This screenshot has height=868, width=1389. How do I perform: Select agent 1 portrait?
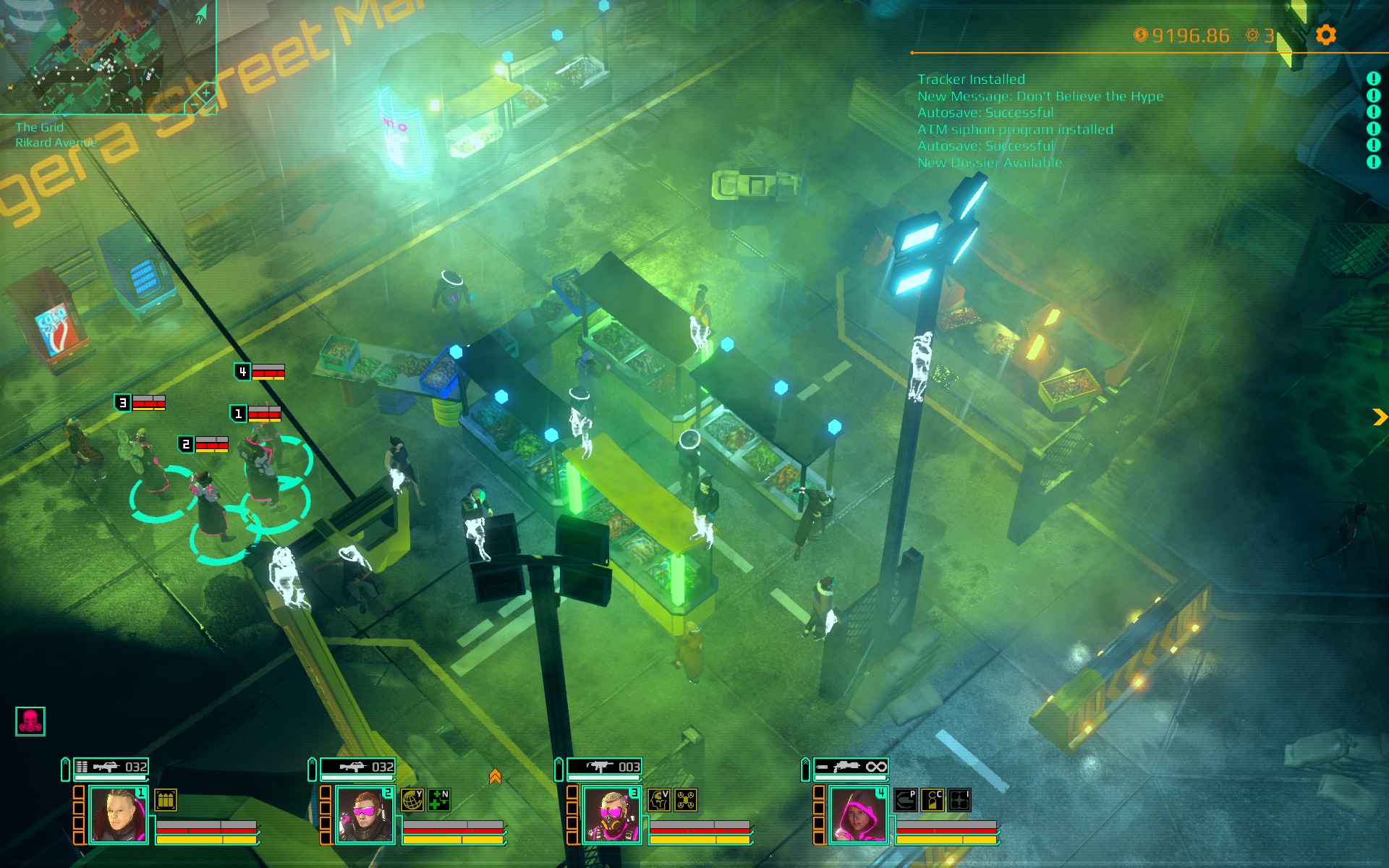117,815
